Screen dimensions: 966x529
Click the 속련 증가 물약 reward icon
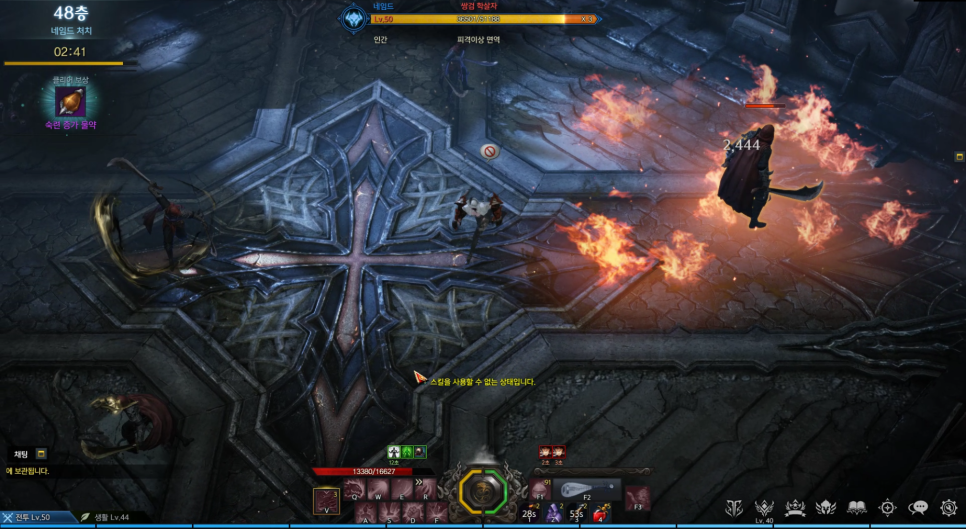70,101
